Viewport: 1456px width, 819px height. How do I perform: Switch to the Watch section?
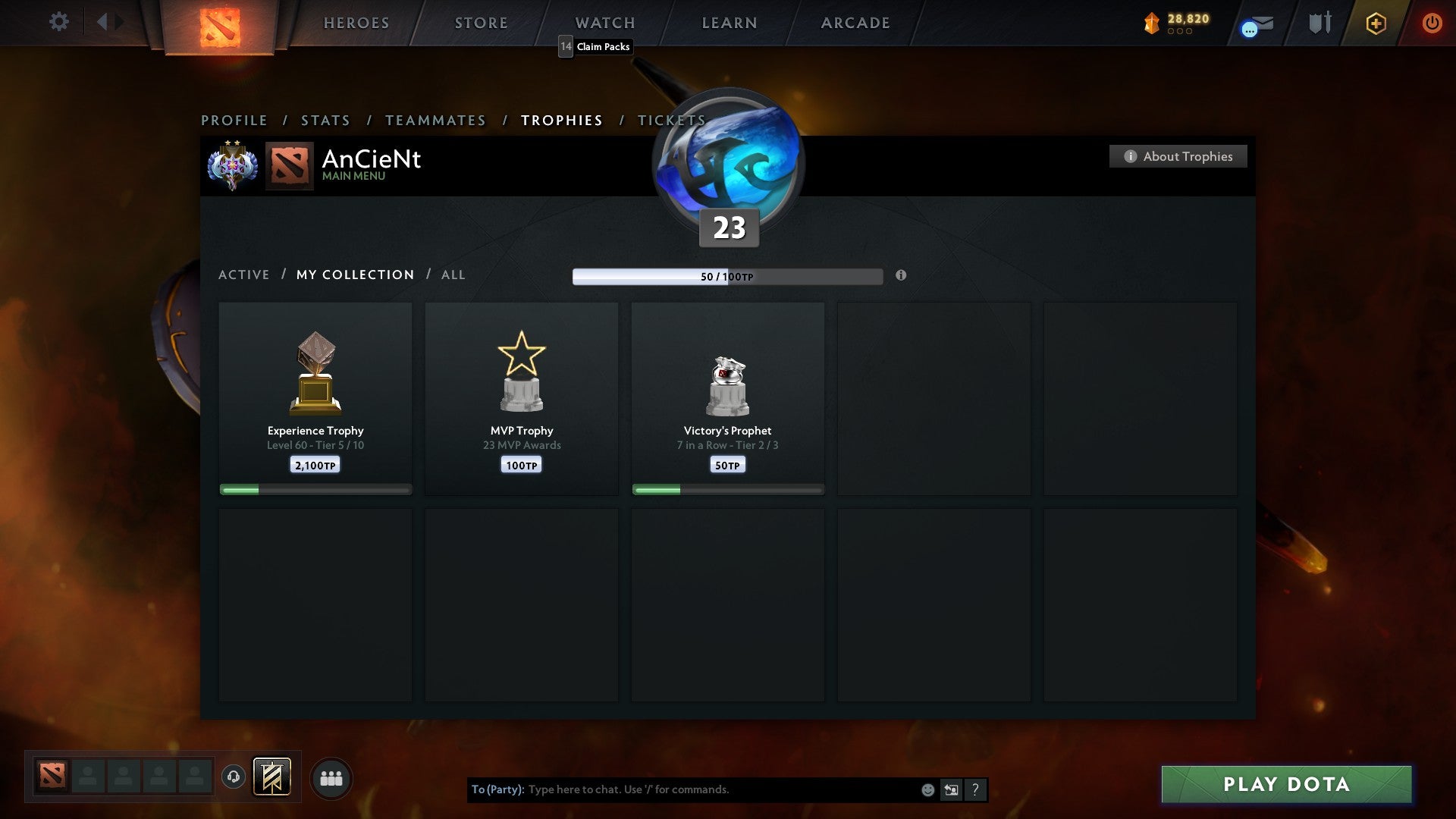[x=605, y=23]
